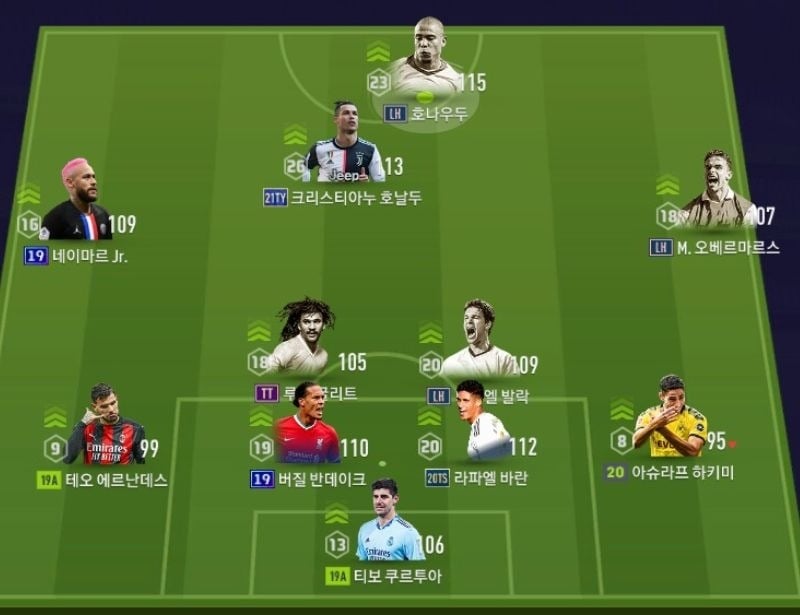This screenshot has width=800, height=615.
Task: Choose the LH midfielder rated 109
Action: 478,343
